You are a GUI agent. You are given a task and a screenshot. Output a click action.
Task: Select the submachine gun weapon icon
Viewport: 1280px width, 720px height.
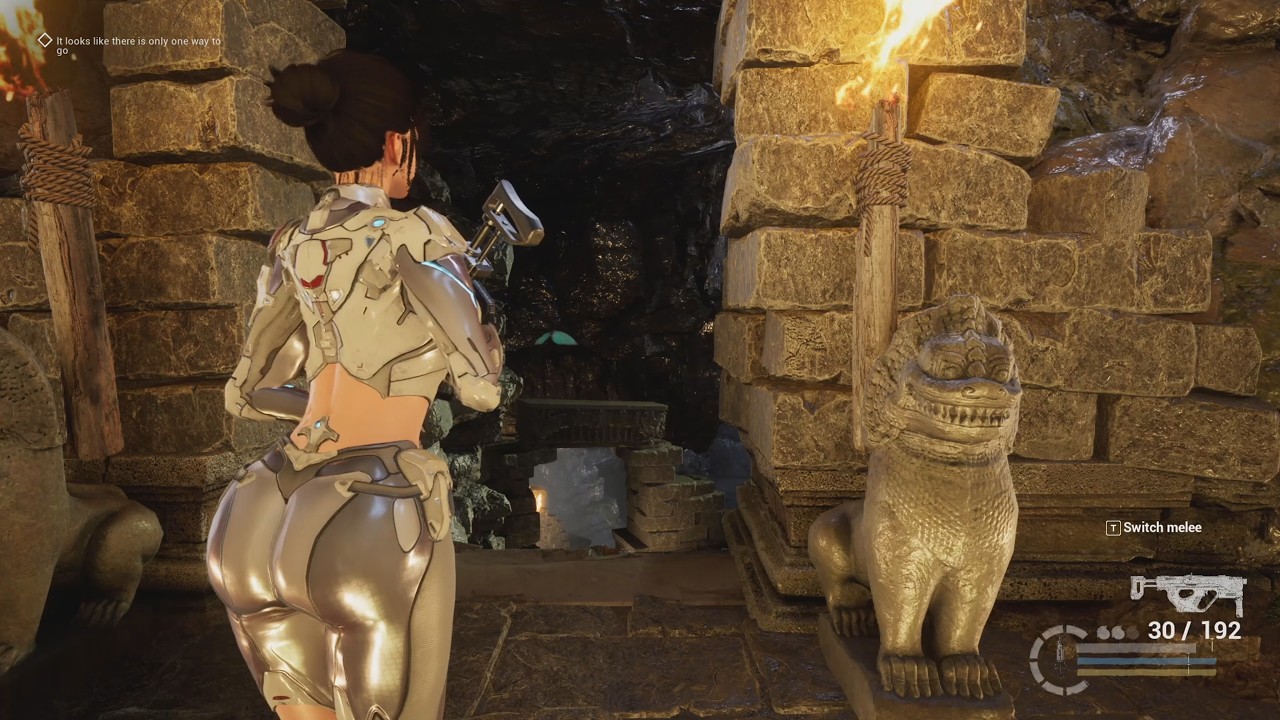click(1188, 594)
